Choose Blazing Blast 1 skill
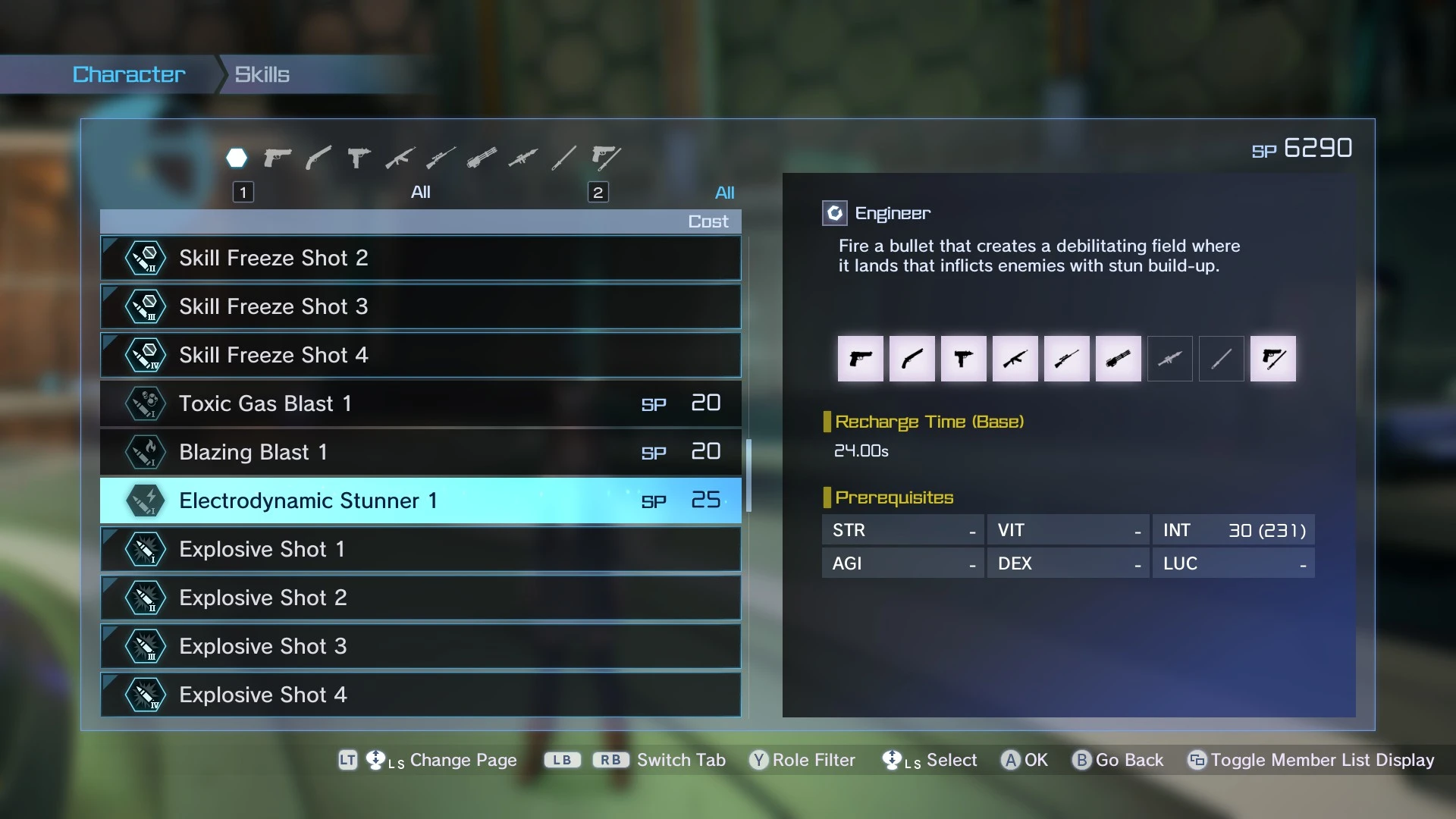This screenshot has height=819, width=1456. tap(420, 452)
